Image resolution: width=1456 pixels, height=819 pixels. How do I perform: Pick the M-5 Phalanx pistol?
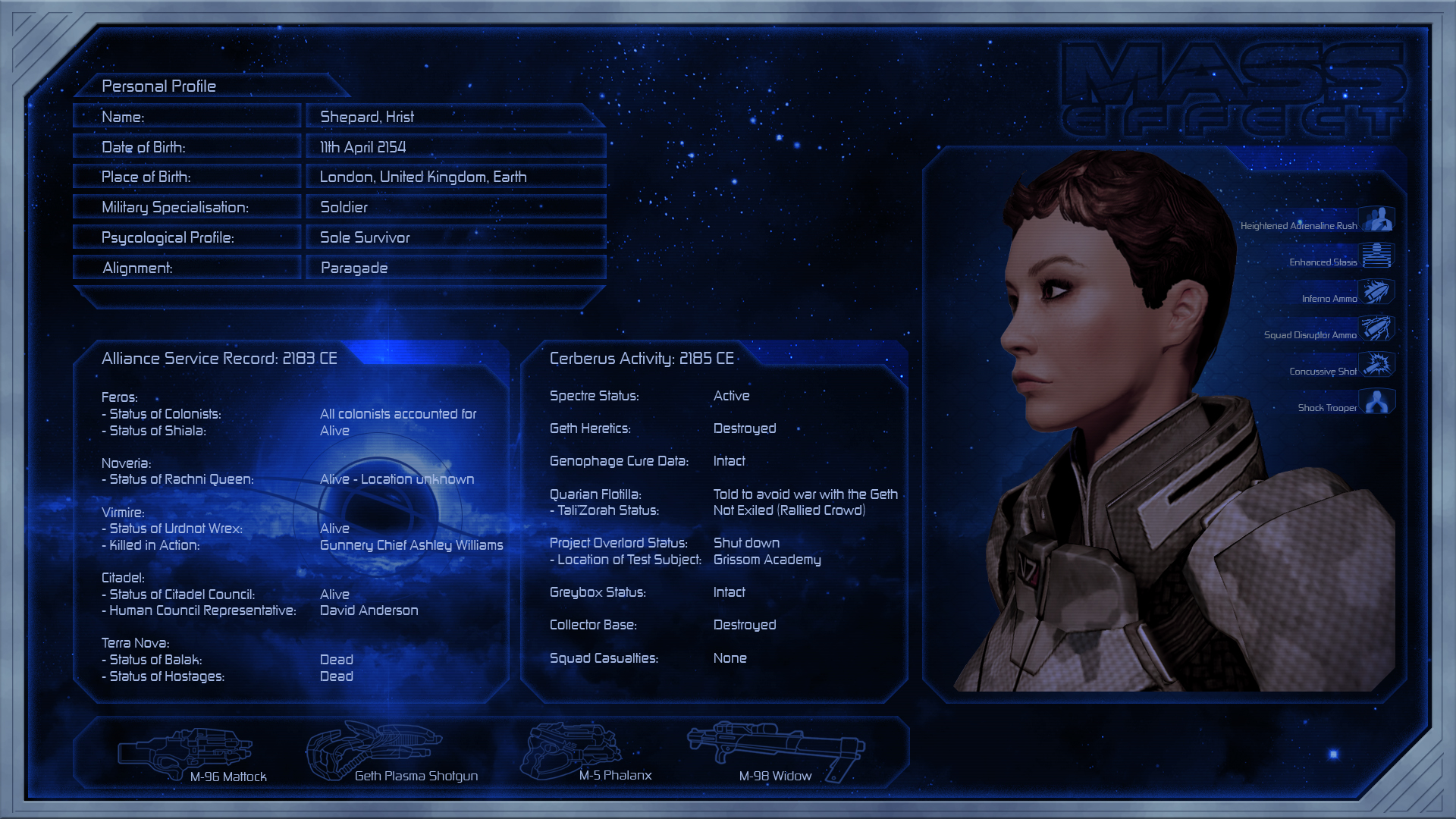tap(570, 749)
